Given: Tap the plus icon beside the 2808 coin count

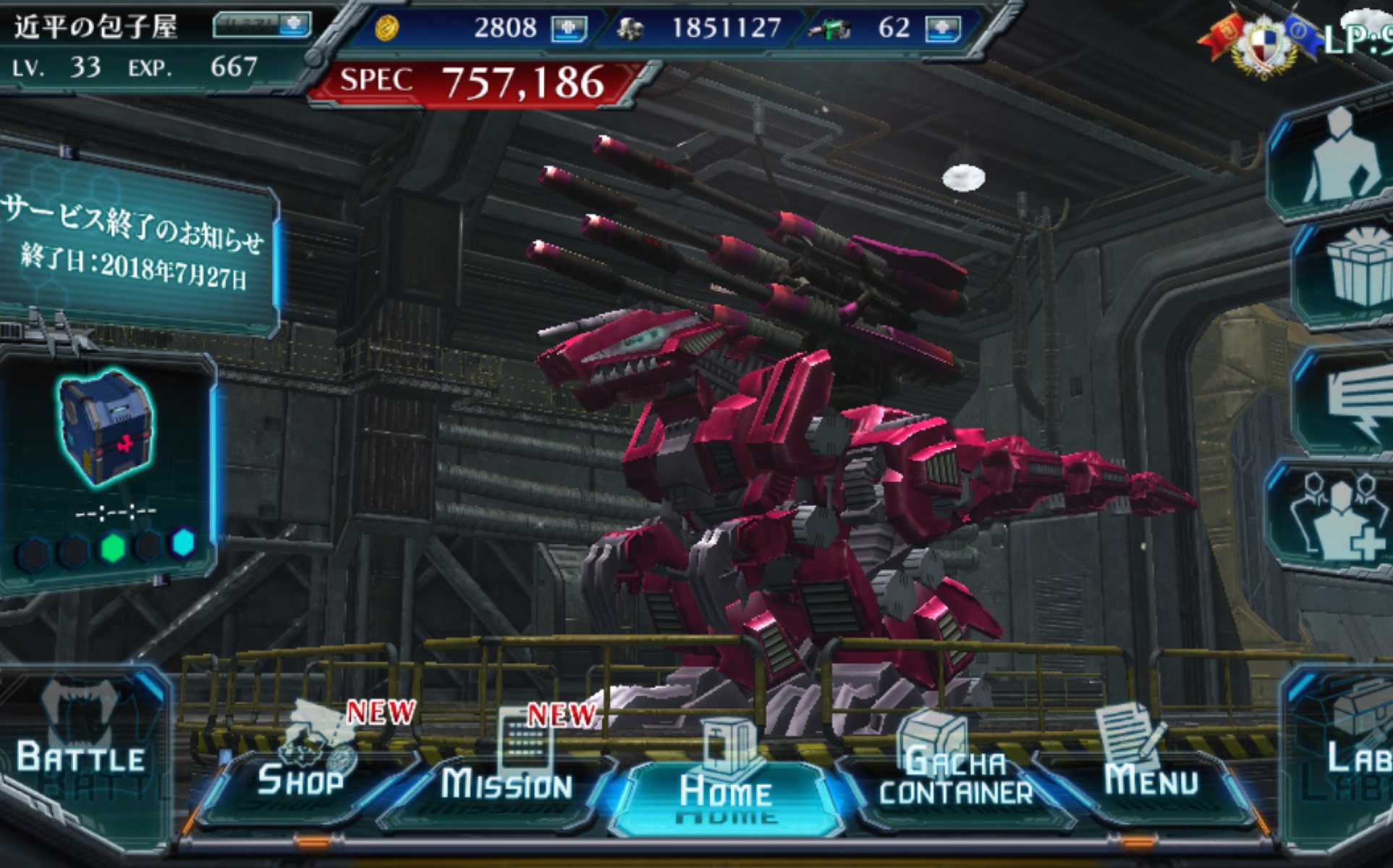Looking at the screenshot, I should [x=570, y=29].
